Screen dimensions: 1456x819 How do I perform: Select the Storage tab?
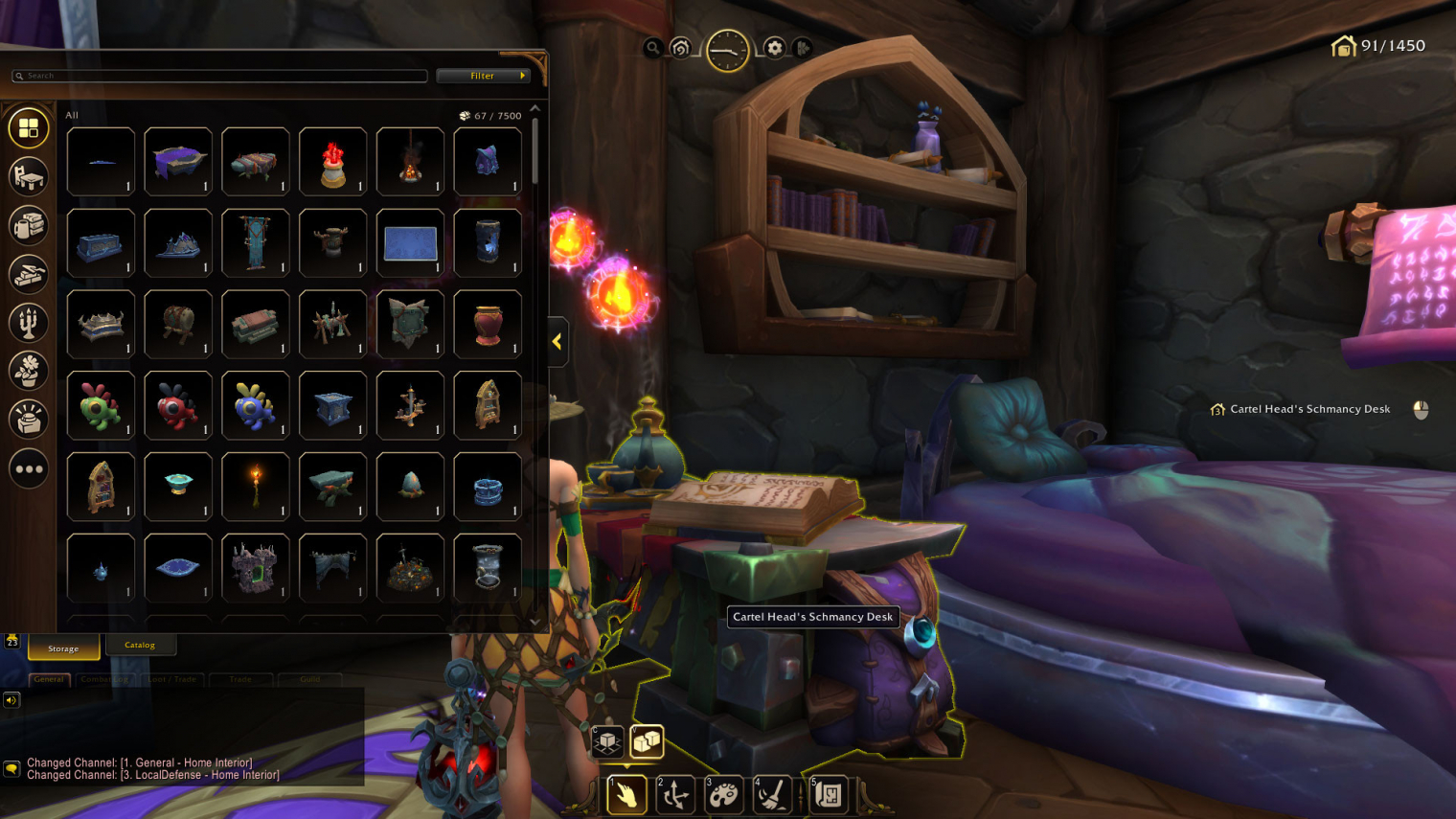click(x=63, y=648)
